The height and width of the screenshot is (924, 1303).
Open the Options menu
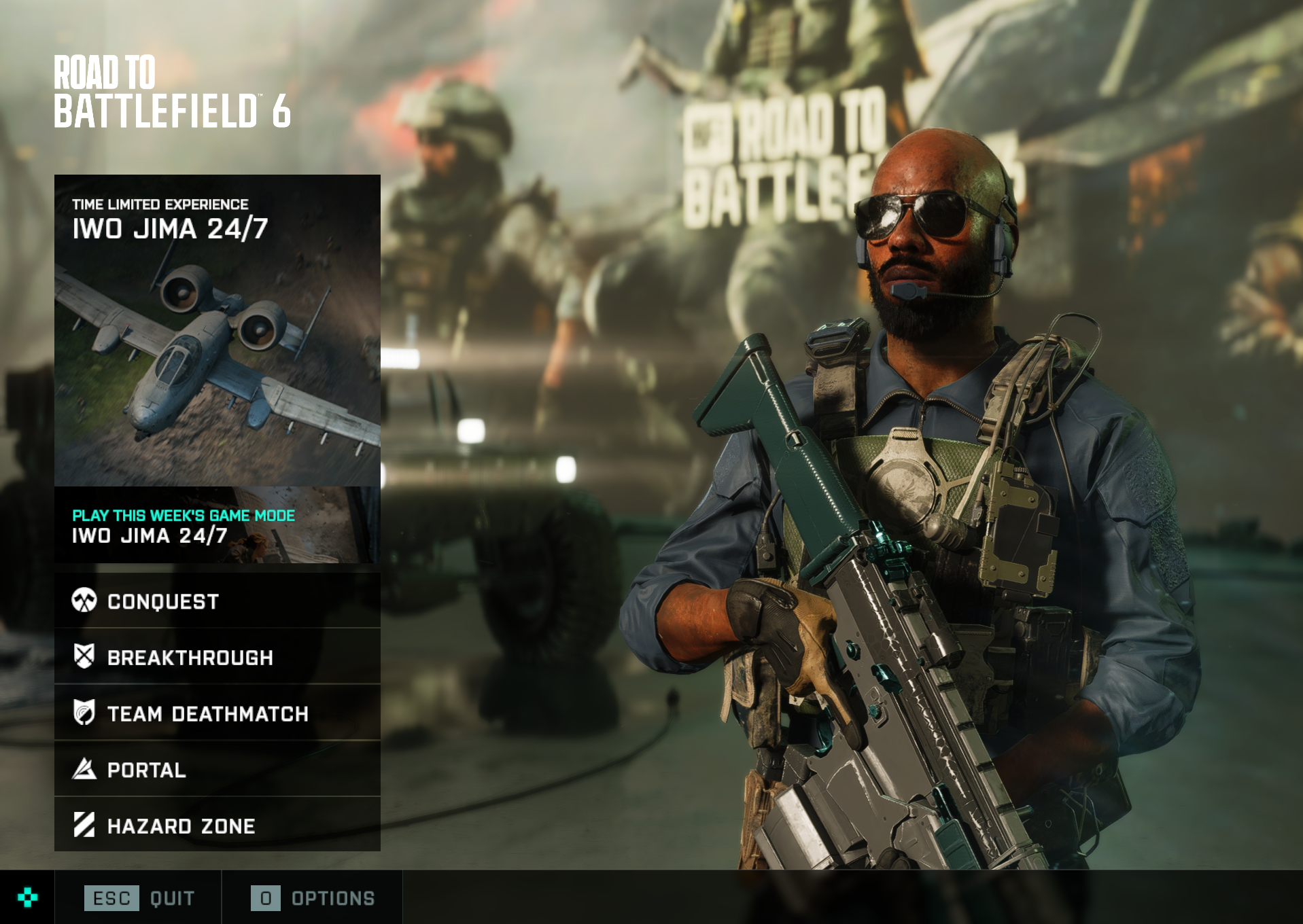click(x=313, y=898)
